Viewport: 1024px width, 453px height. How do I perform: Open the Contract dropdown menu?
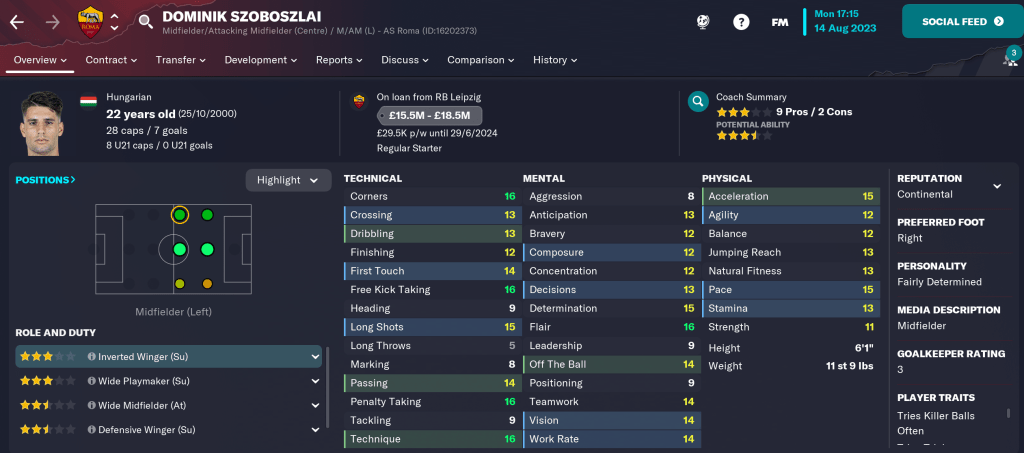[111, 60]
